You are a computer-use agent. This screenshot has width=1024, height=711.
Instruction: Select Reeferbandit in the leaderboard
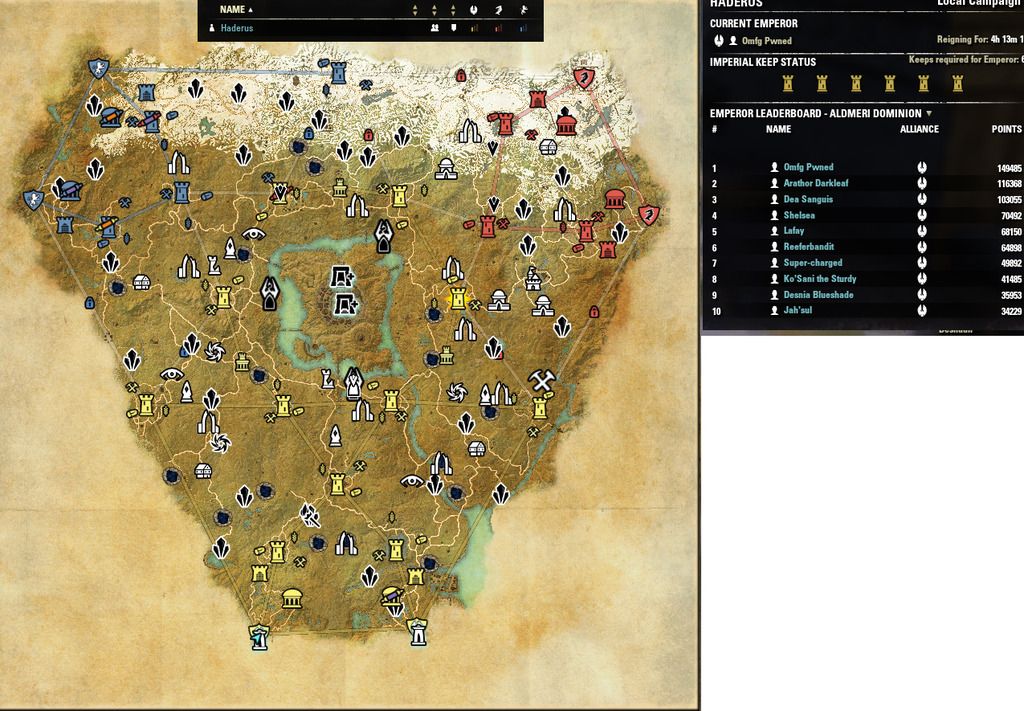[808, 247]
